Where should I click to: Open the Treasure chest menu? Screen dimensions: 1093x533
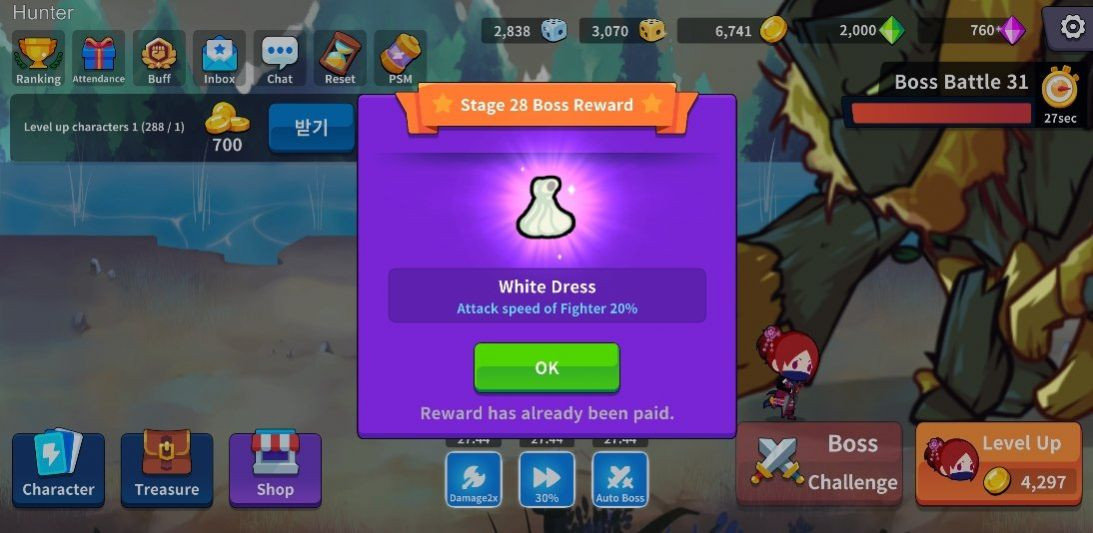point(167,469)
